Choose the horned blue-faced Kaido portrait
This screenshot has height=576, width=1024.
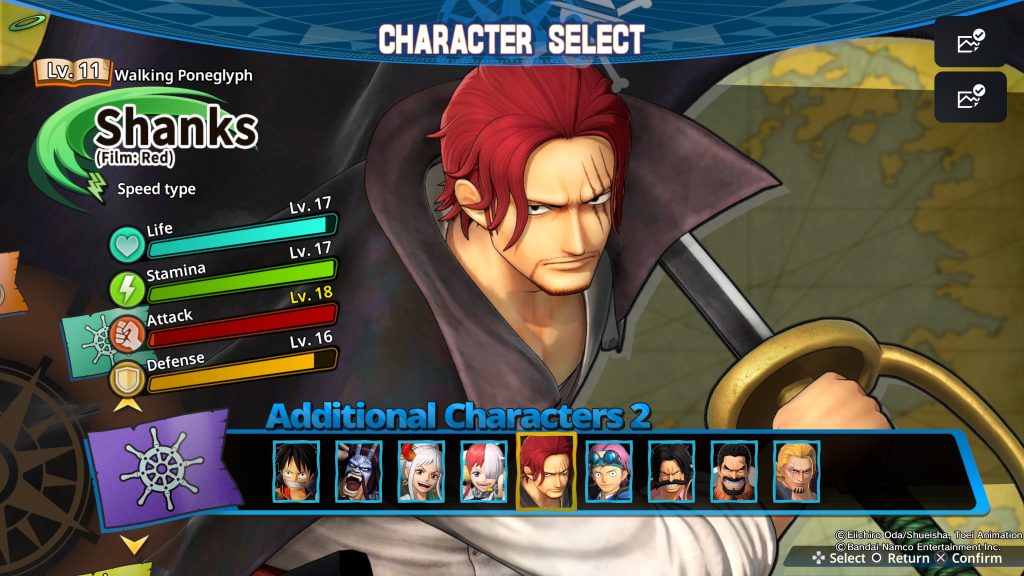[359, 471]
